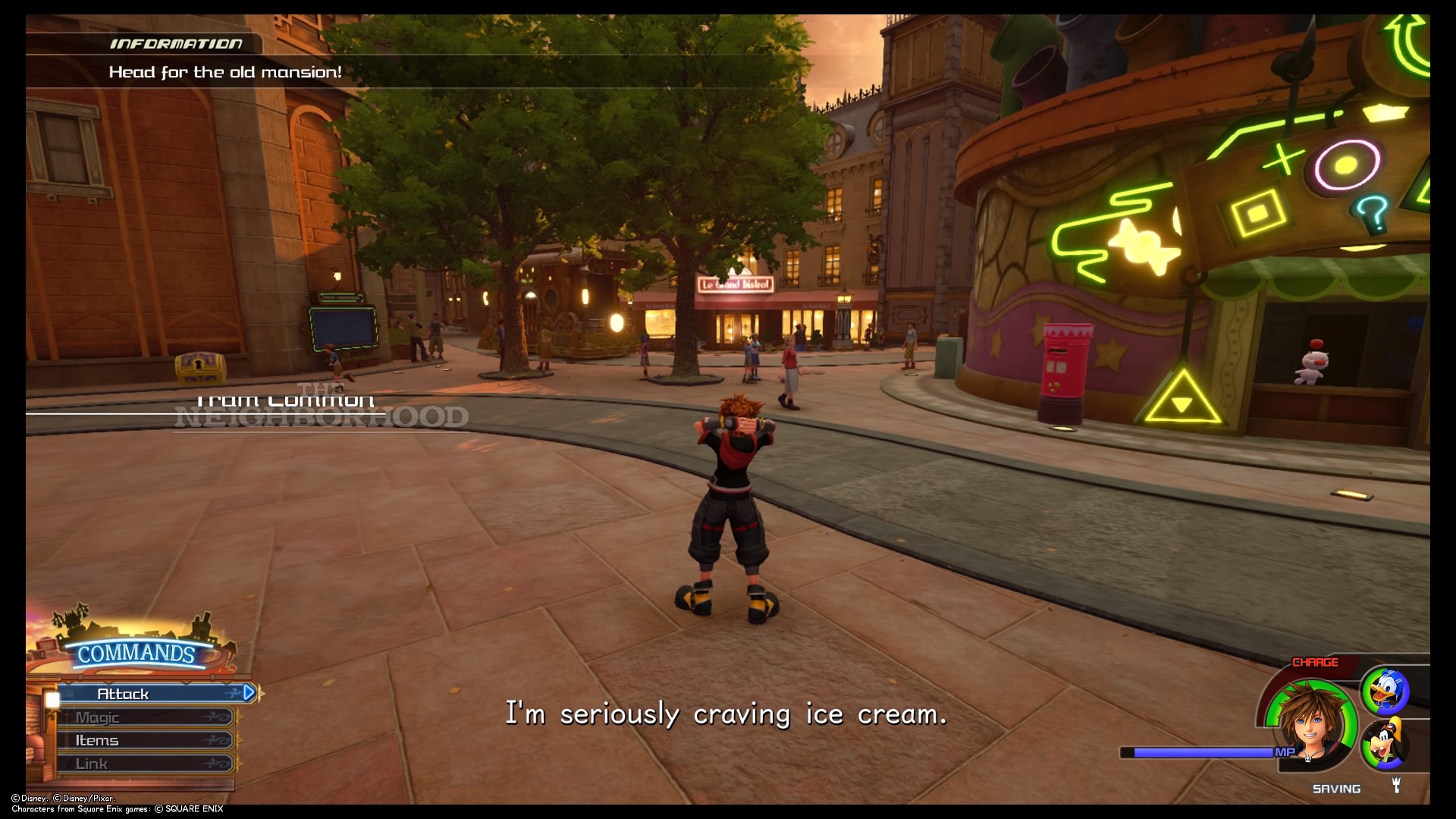Expand the Attack command with its blue arrow
Viewport: 1456px width, 819px height.
tap(248, 692)
